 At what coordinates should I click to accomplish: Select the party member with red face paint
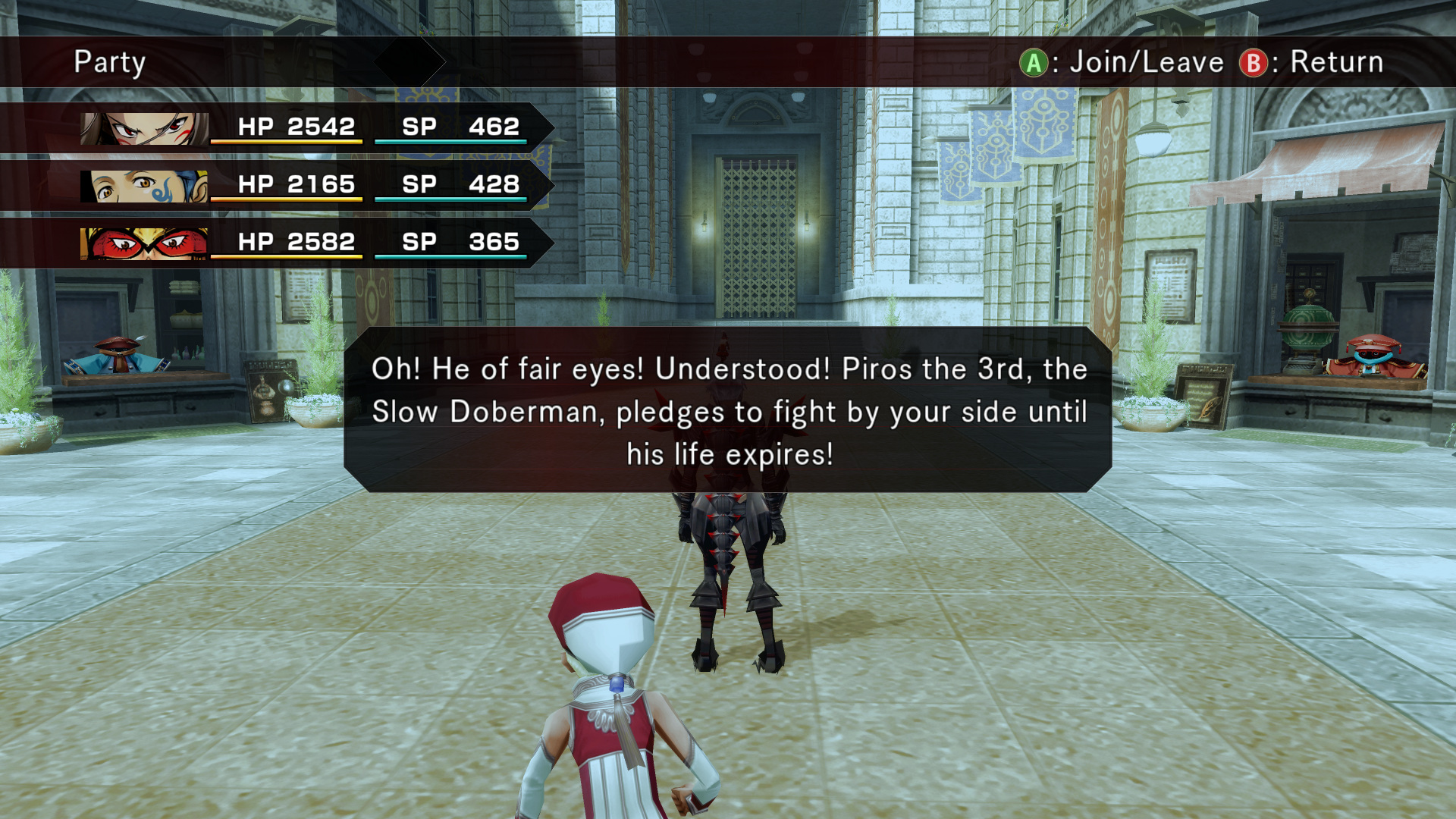click(144, 128)
